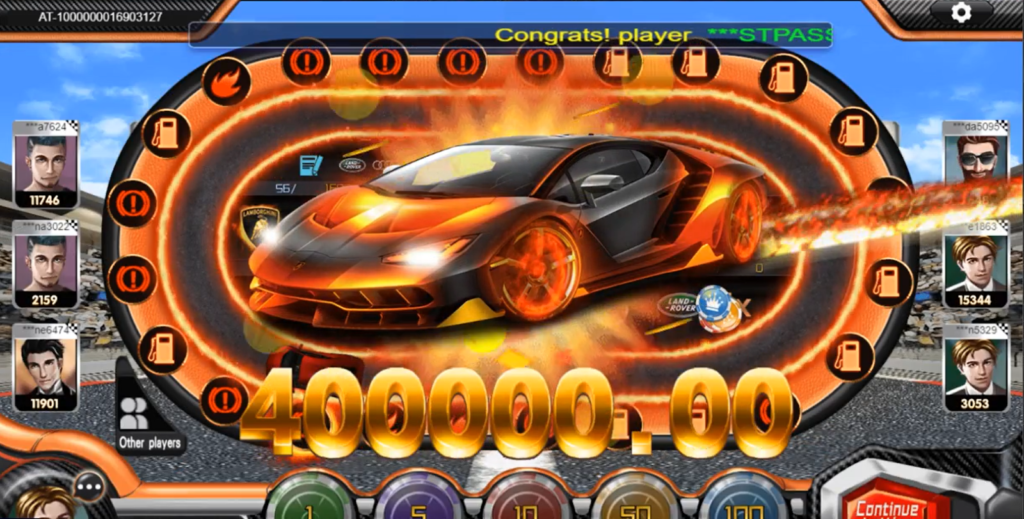View player avatar with 2159 chips

[x=45, y=263]
